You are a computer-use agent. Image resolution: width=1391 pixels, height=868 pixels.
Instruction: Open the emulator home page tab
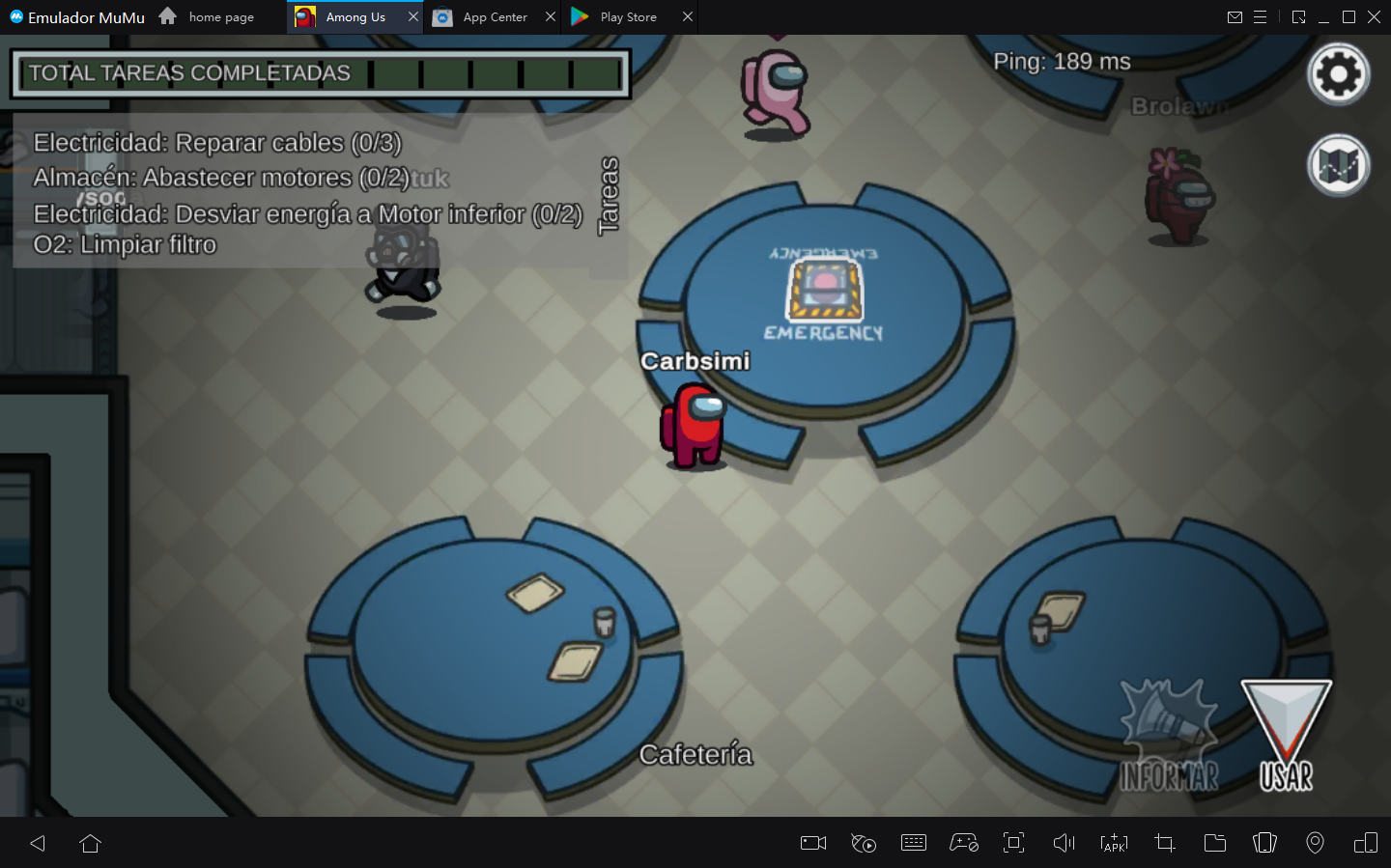click(x=220, y=17)
